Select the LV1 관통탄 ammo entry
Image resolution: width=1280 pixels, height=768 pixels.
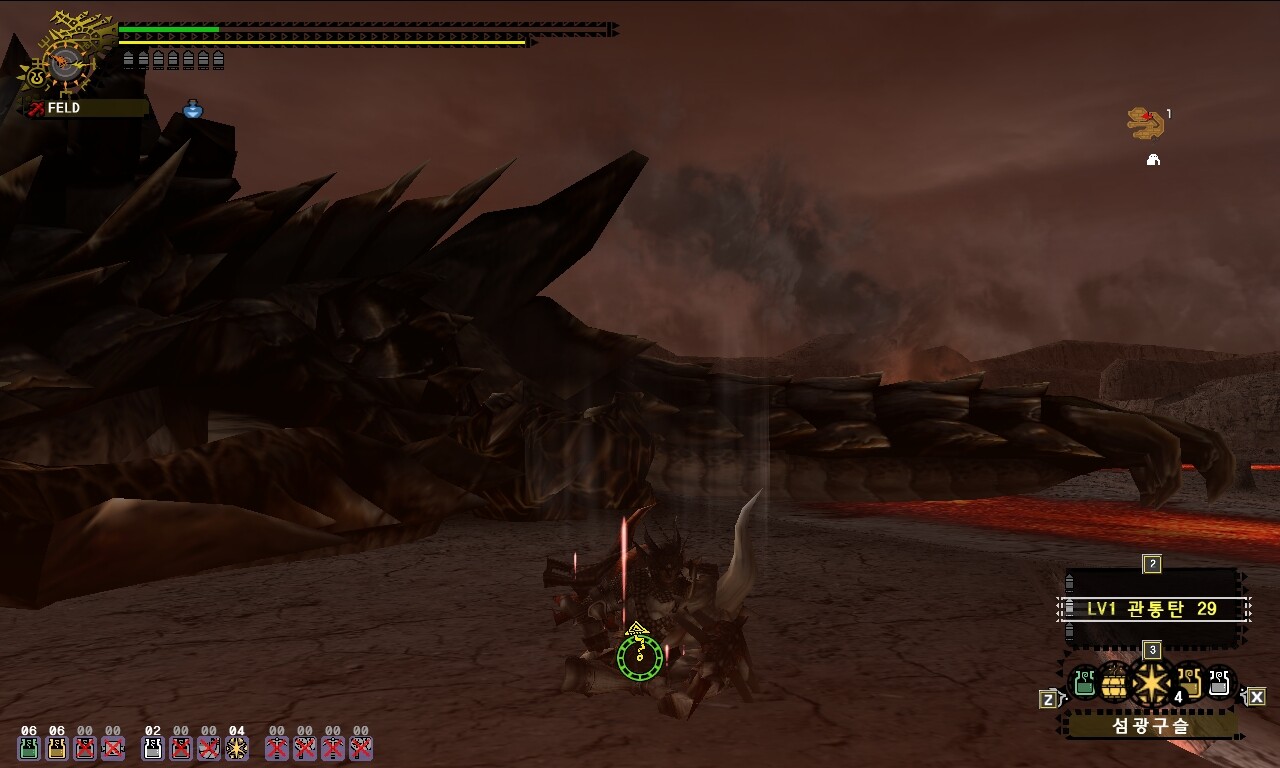click(x=1152, y=608)
